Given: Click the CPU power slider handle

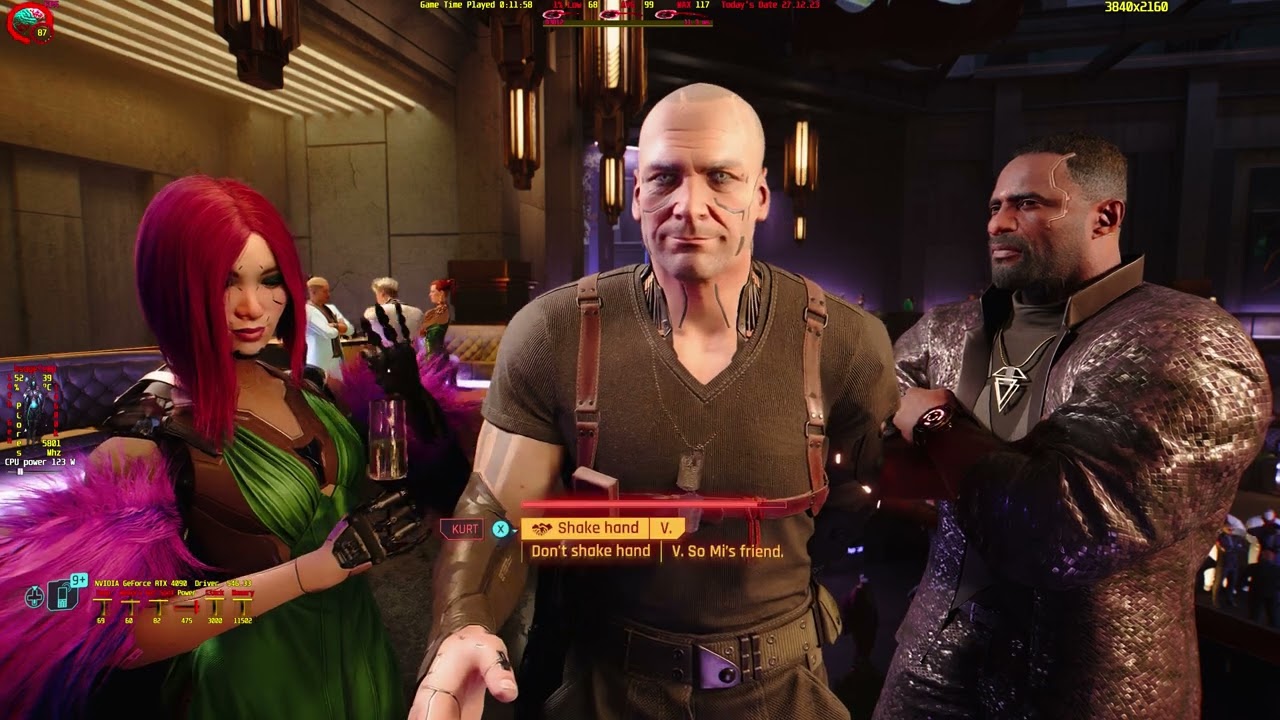Looking at the screenshot, I should pos(20,470).
